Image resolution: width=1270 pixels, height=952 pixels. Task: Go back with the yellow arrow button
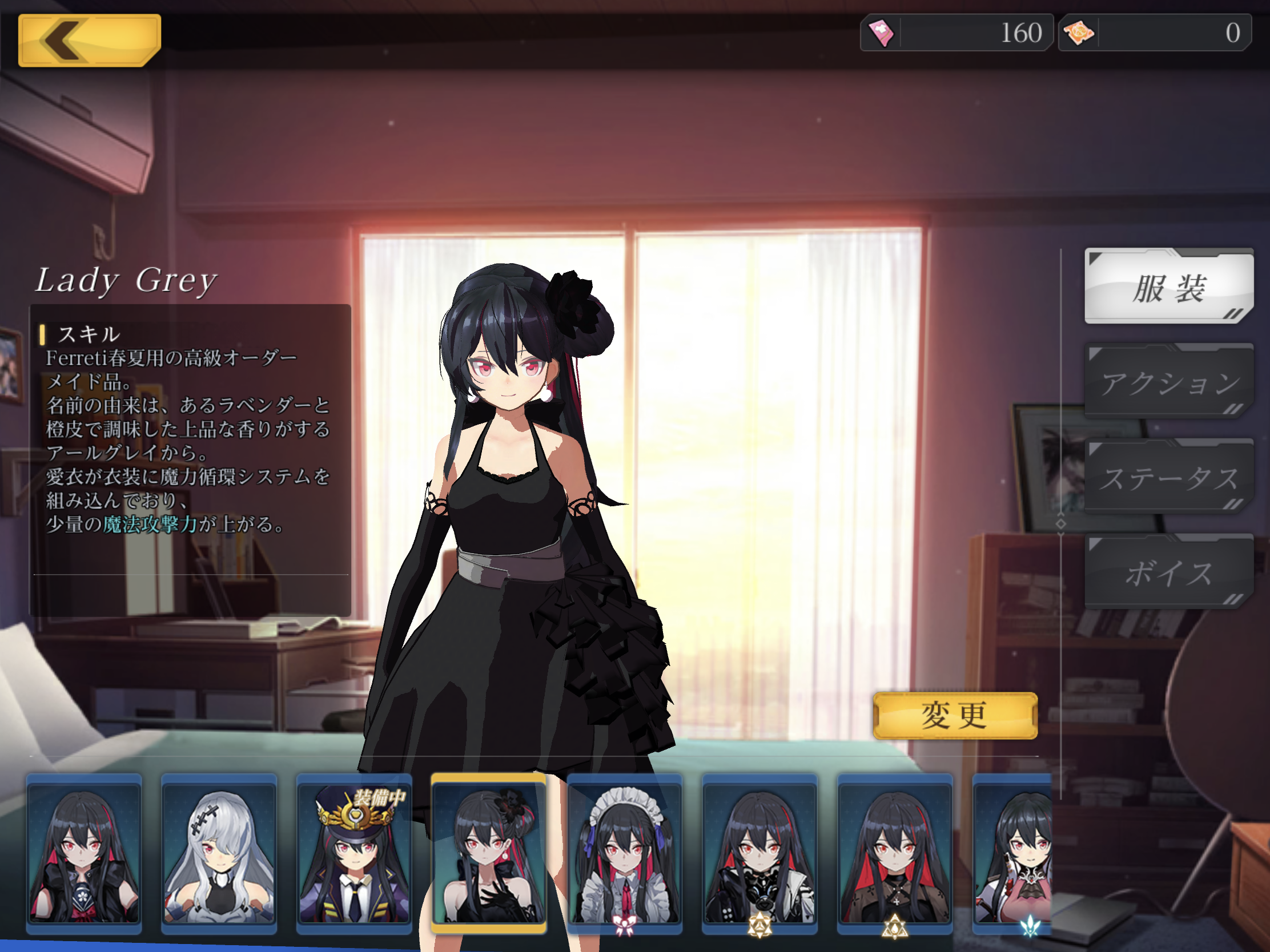(89, 40)
